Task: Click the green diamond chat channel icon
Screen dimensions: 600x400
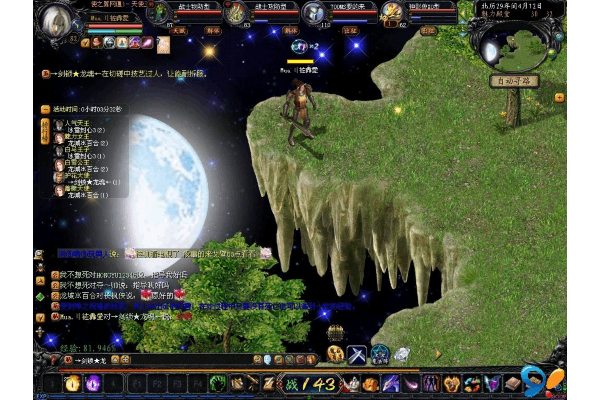Action: 41,296
